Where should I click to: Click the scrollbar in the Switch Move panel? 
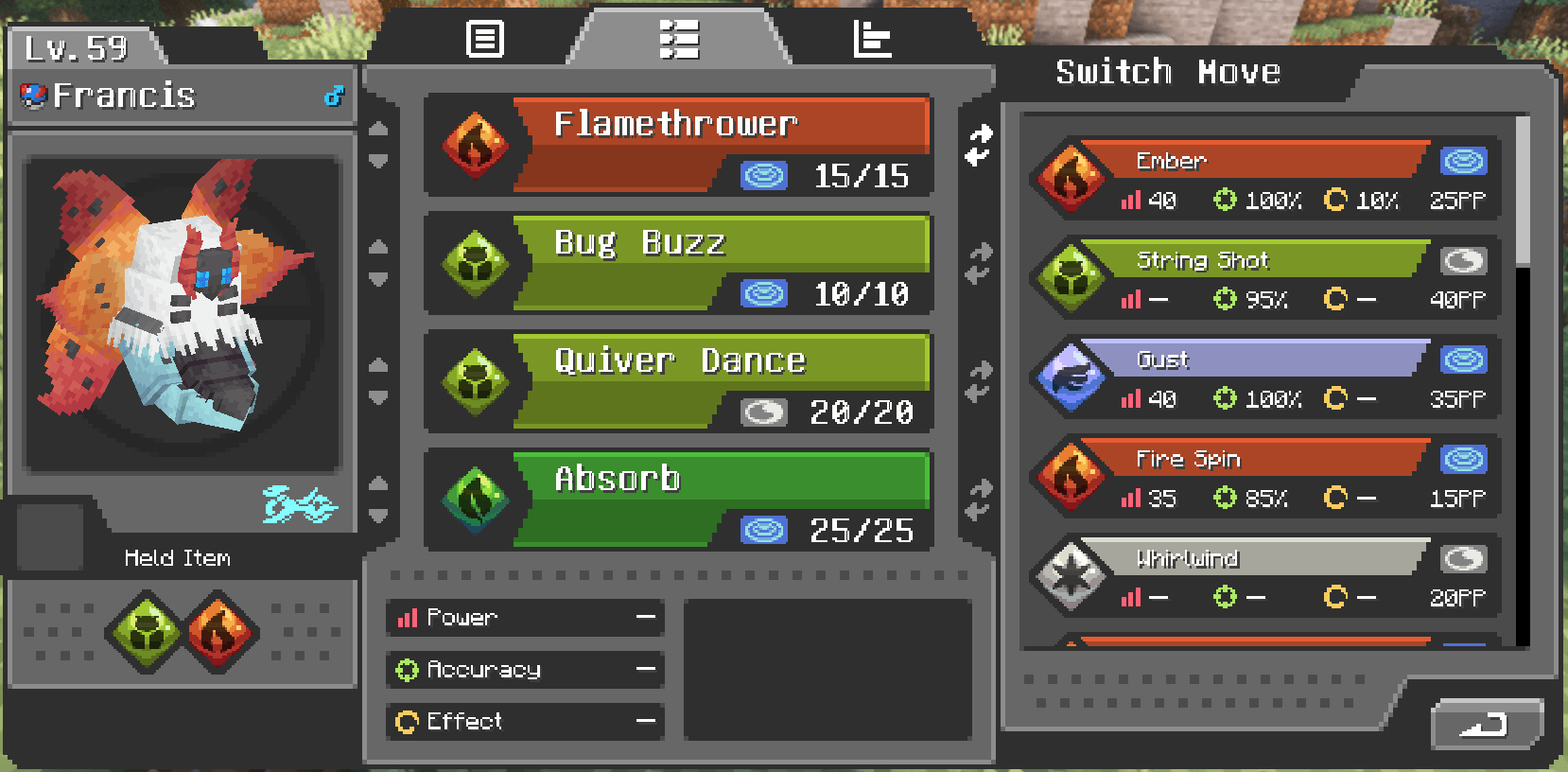click(x=1529, y=170)
